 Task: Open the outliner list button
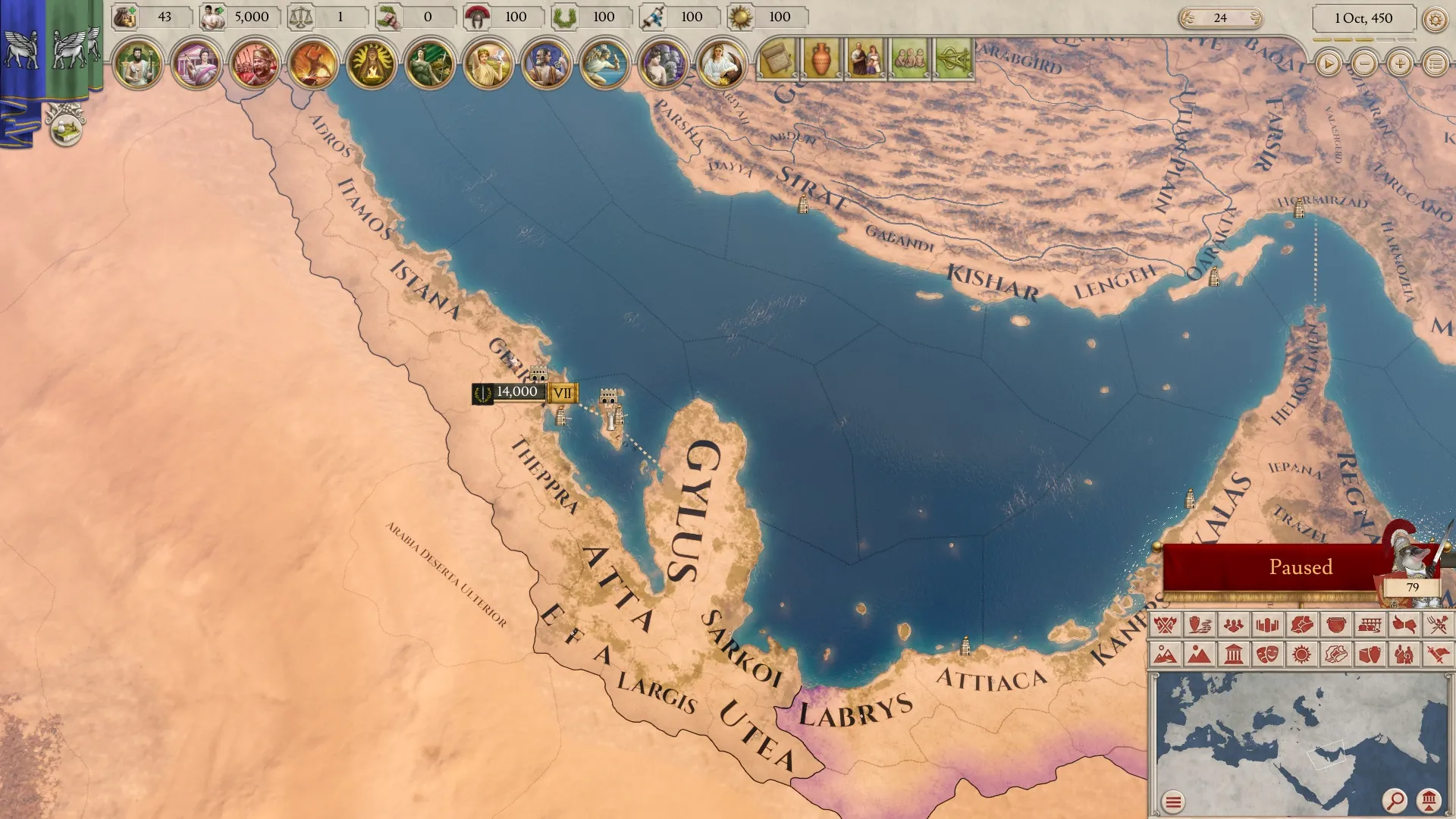pyautogui.click(x=1435, y=64)
